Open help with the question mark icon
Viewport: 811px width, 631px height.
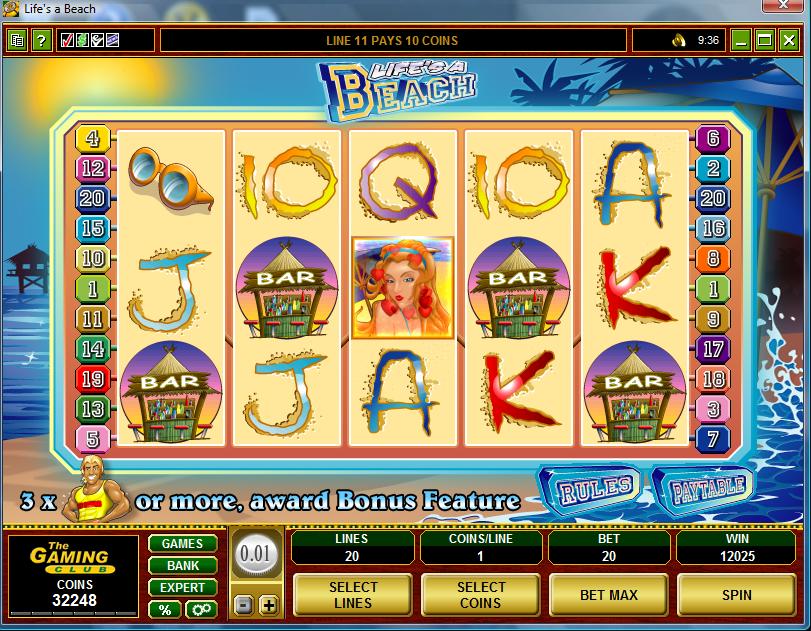click(x=41, y=41)
